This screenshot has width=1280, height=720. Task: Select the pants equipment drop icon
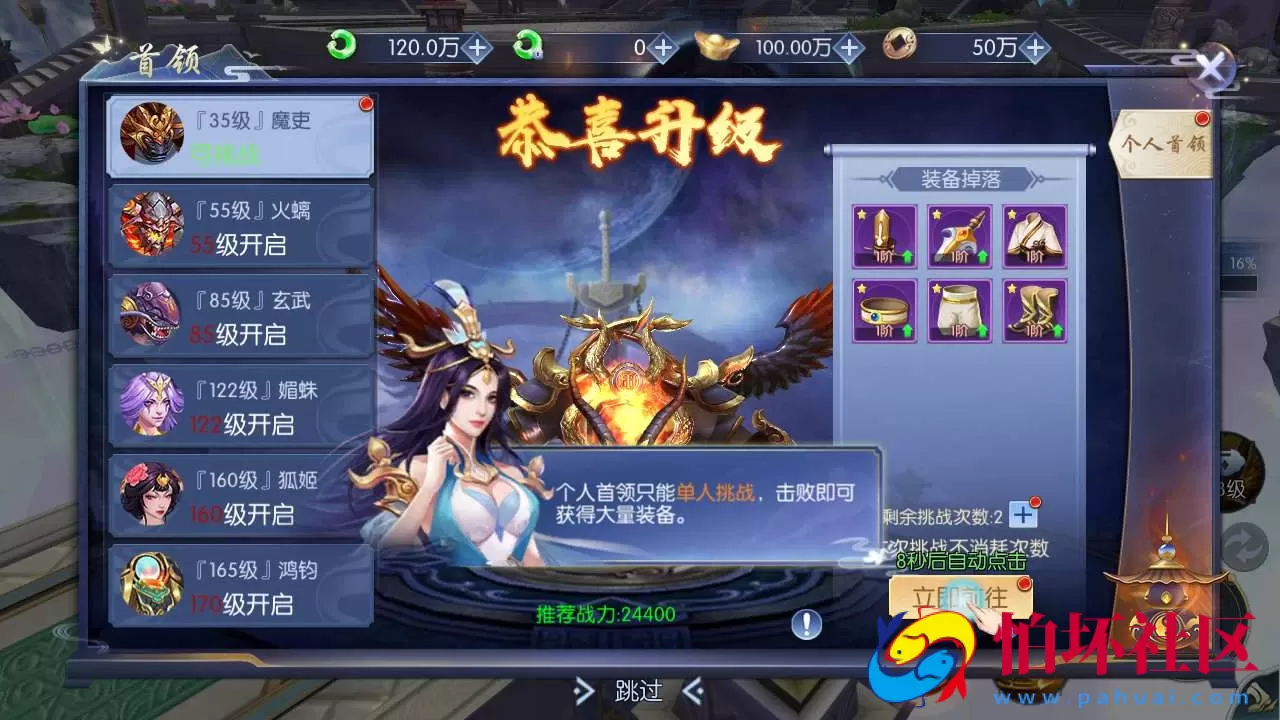tap(958, 310)
